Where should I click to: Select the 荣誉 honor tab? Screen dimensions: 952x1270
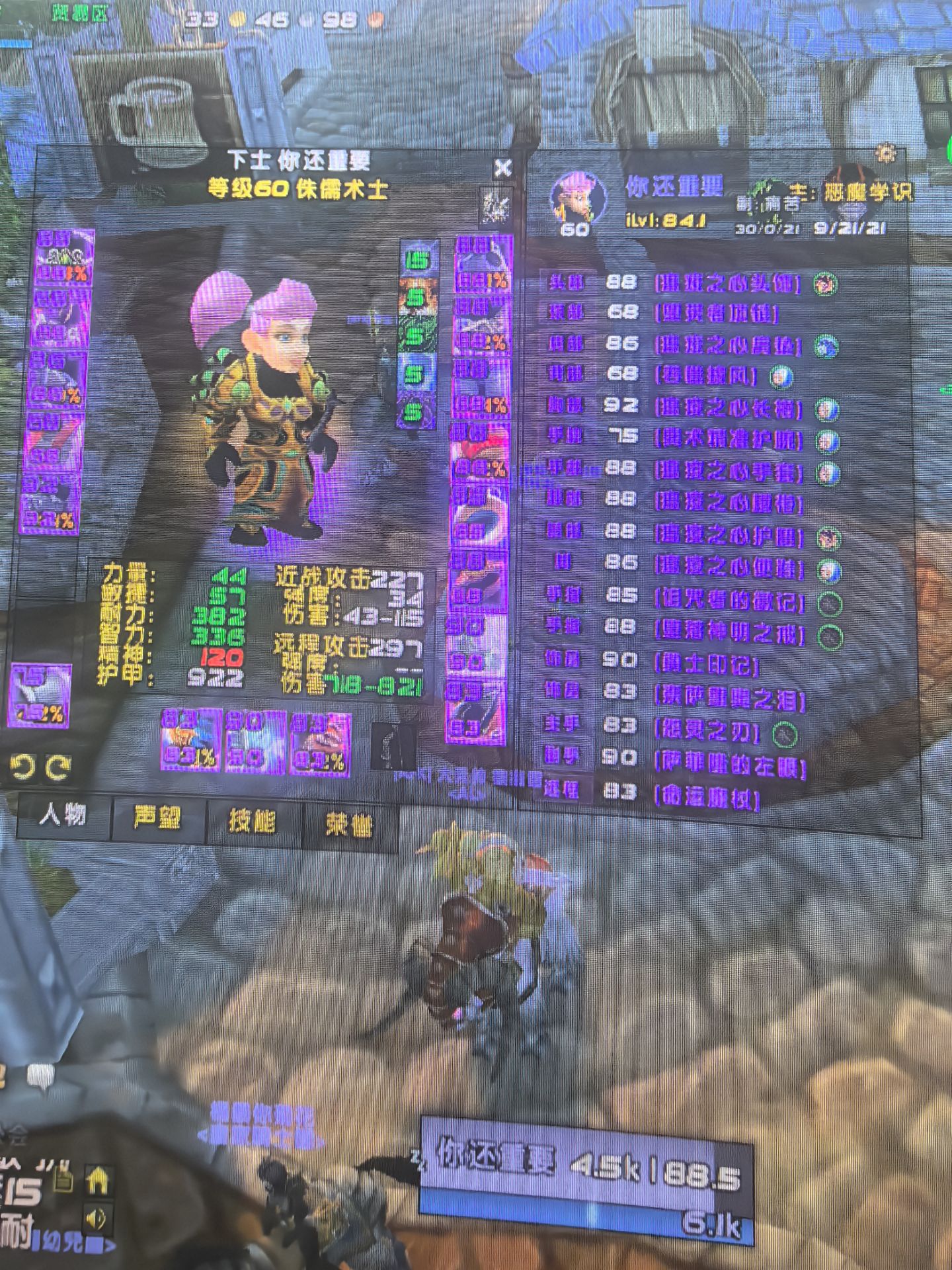click(348, 824)
